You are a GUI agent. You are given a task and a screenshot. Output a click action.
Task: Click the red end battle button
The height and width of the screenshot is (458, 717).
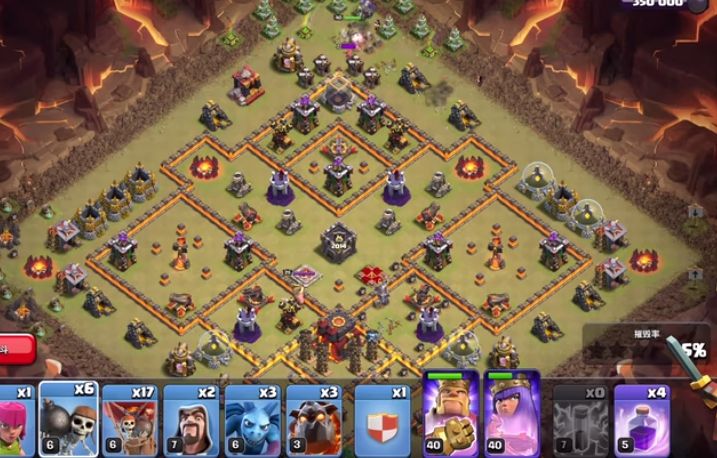tap(15, 349)
